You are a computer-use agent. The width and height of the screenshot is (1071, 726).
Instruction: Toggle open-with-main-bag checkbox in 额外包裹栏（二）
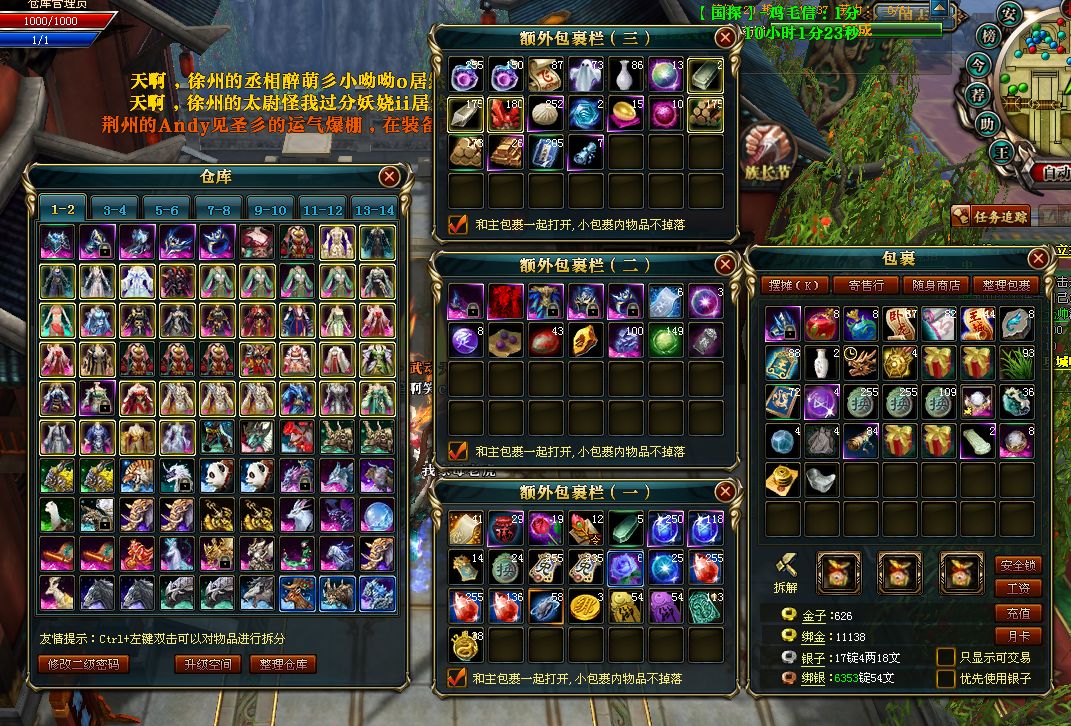(x=458, y=451)
